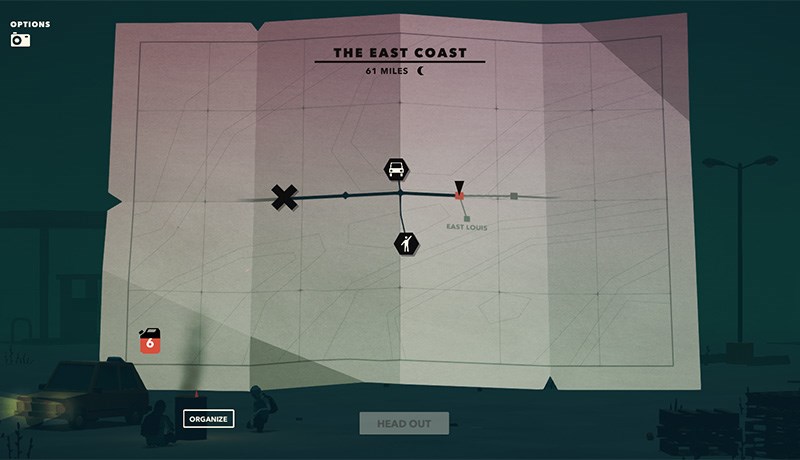Select the hitchhiker icon map node
This screenshot has height=460, width=800.
click(405, 241)
